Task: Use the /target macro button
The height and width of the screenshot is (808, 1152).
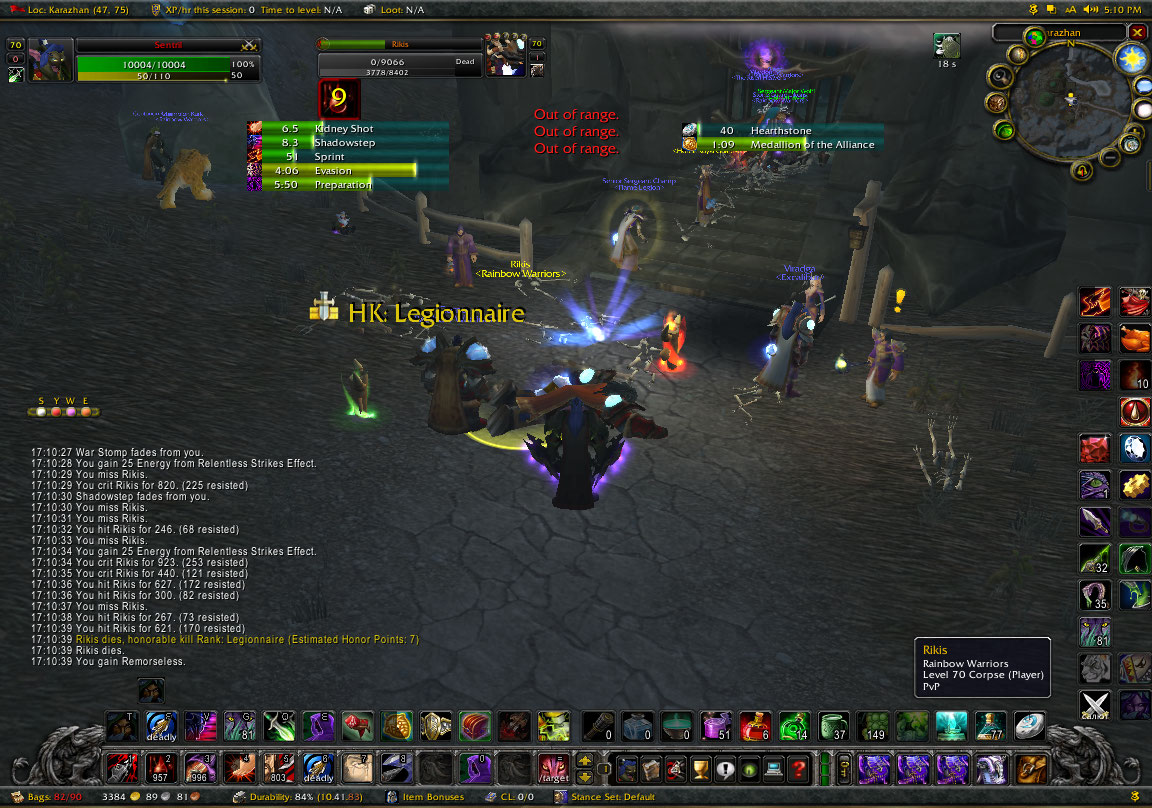Action: [x=553, y=769]
